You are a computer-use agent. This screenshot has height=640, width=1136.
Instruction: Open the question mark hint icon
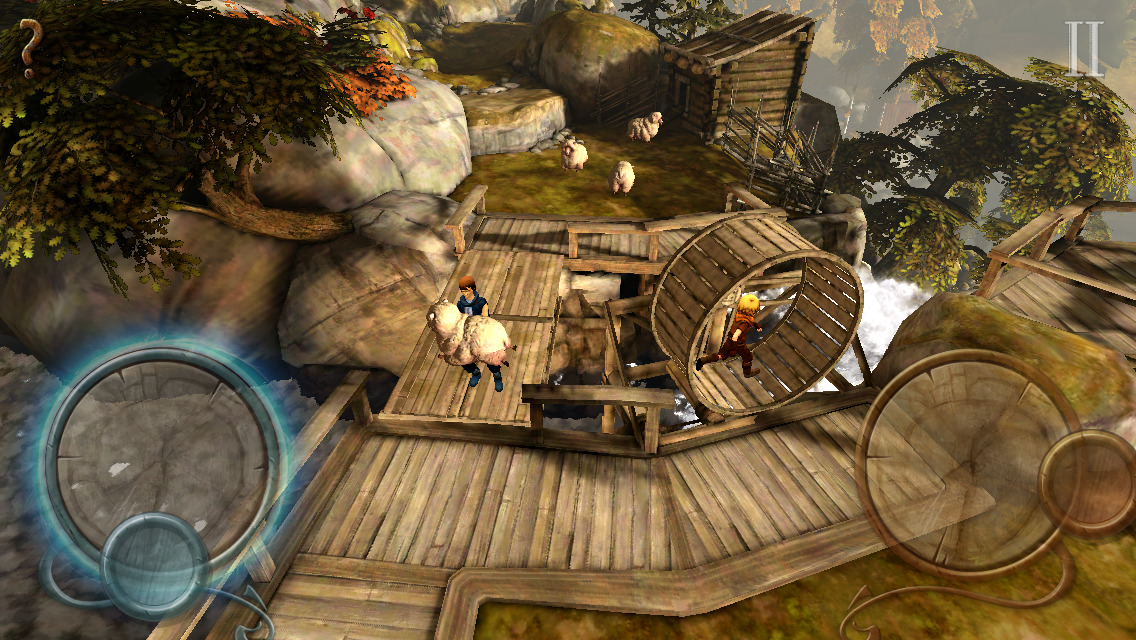tap(30, 48)
